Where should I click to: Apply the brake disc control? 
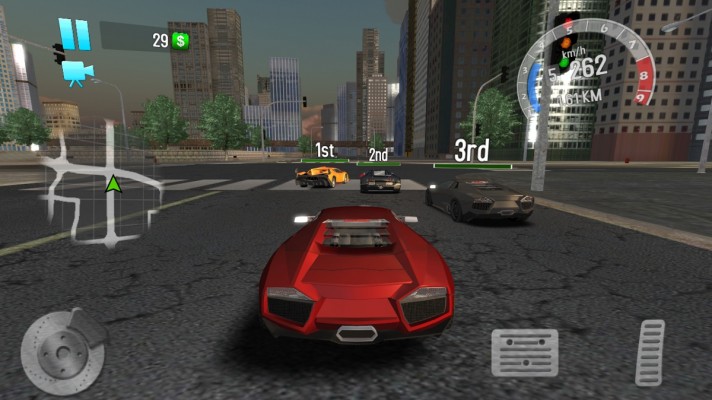coord(62,353)
